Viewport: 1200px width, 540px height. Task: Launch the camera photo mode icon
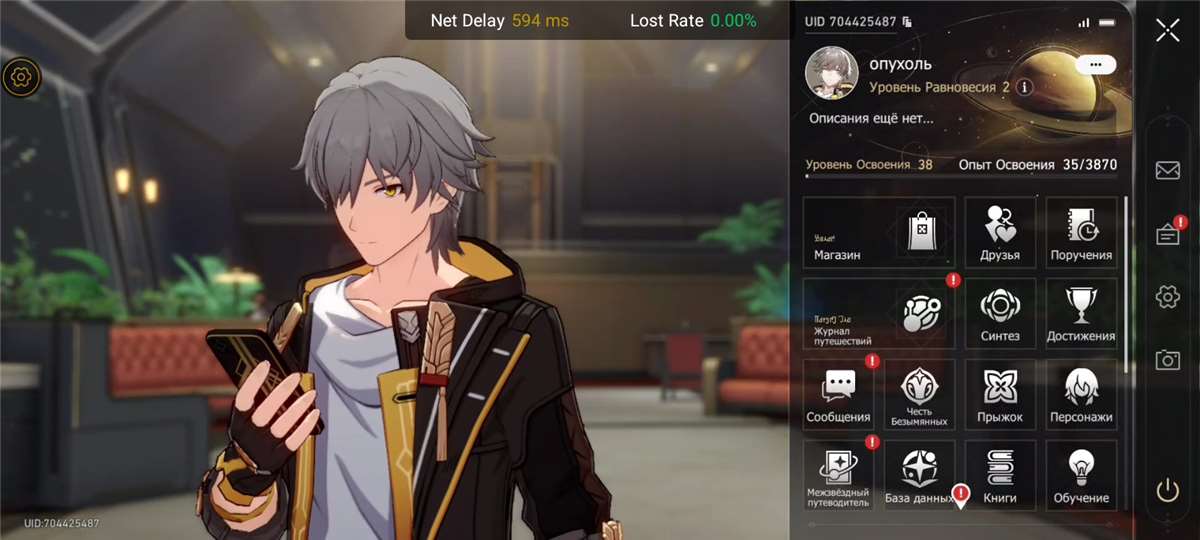1167,360
